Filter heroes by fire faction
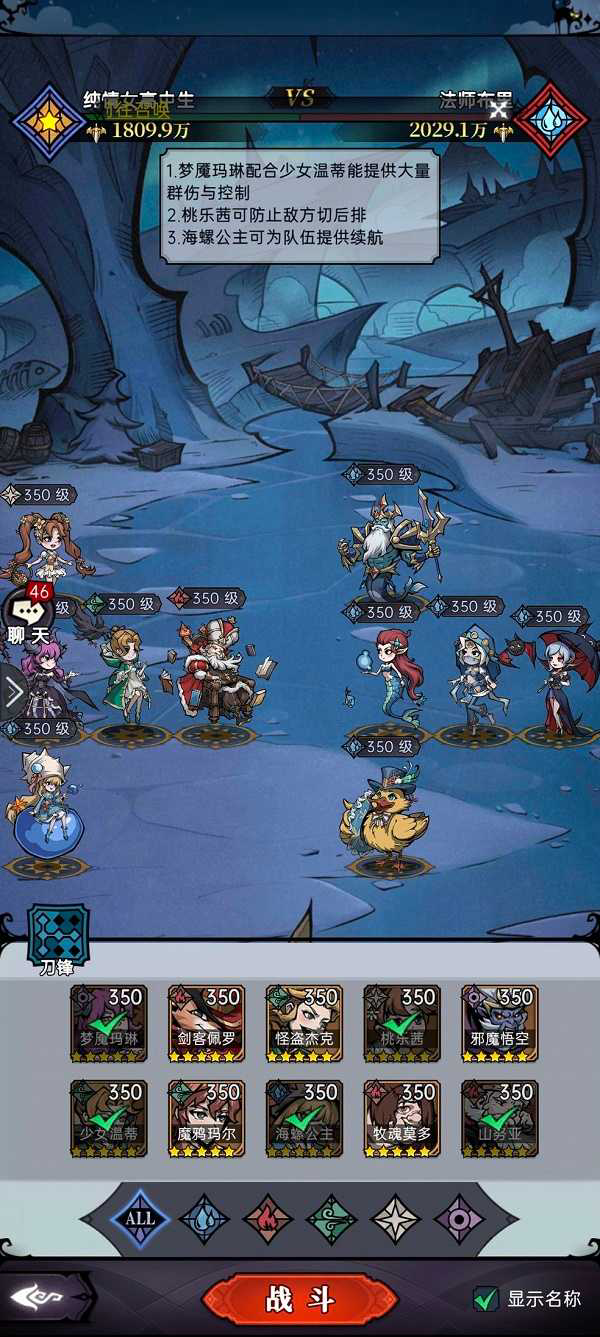600x1337 pixels. click(268, 1219)
